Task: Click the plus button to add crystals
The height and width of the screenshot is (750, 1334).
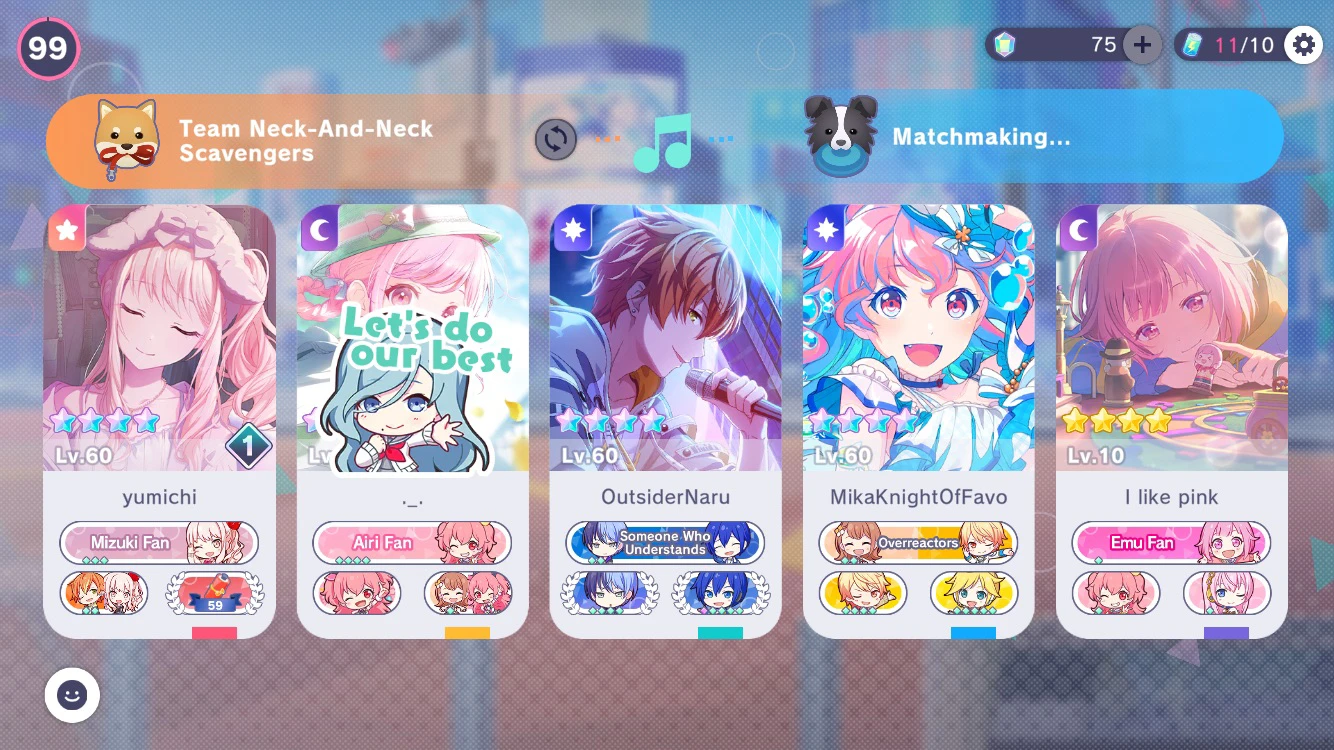Action: (1141, 44)
